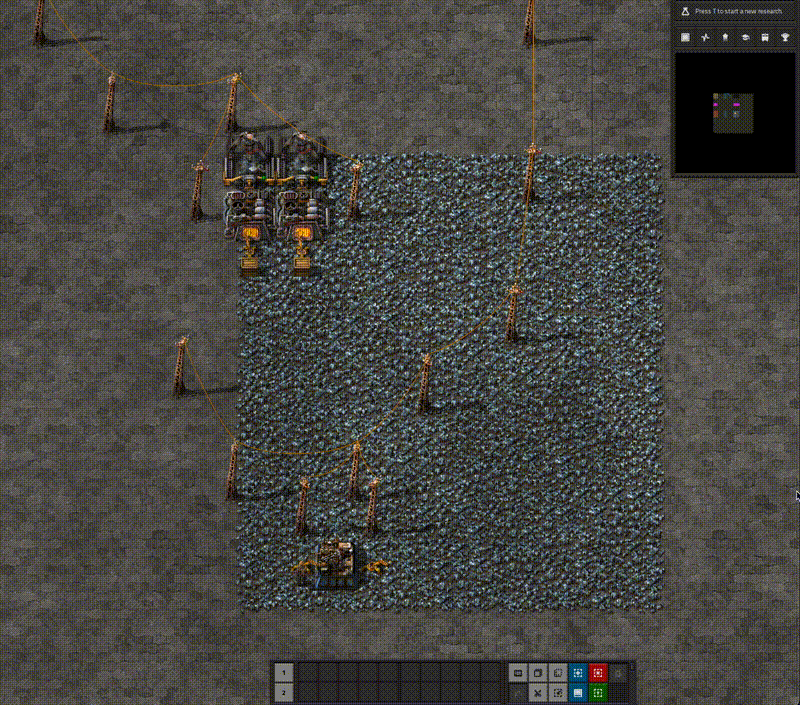Activate the scissors cut tool
800x705 pixels.
(538, 692)
